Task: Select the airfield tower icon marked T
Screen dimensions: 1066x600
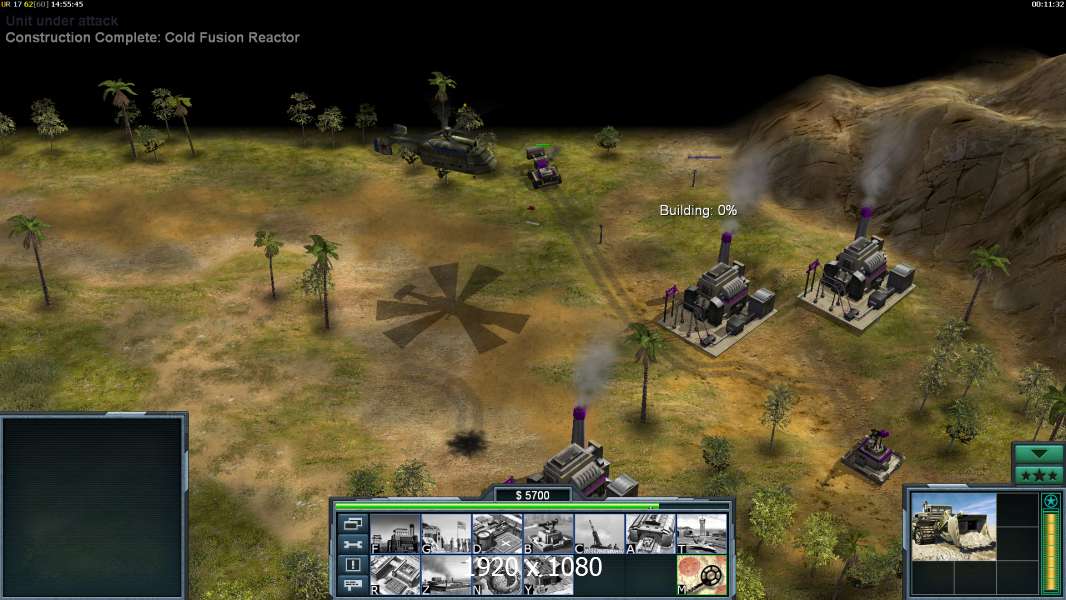Action: [x=702, y=533]
